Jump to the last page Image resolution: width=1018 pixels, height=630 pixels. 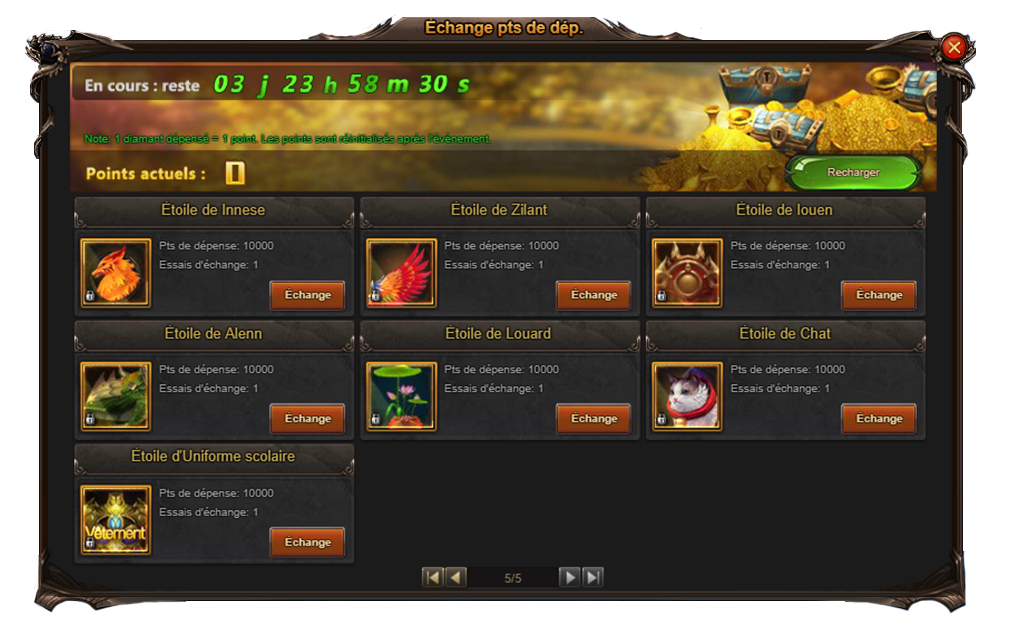(x=593, y=577)
